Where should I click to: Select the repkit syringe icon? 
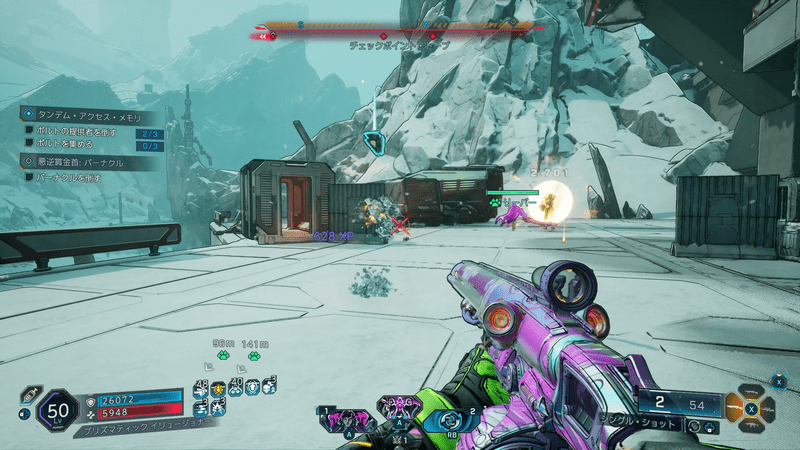point(31,394)
